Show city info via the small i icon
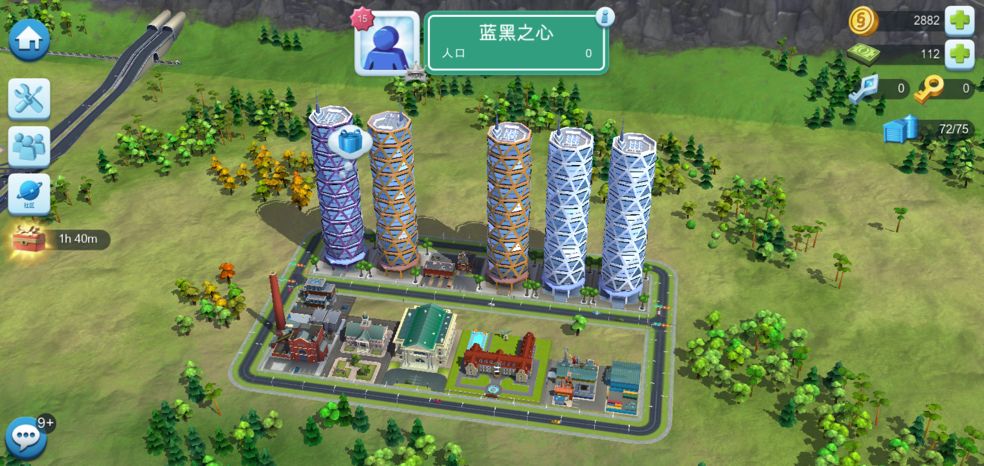The image size is (984, 466). tap(604, 17)
